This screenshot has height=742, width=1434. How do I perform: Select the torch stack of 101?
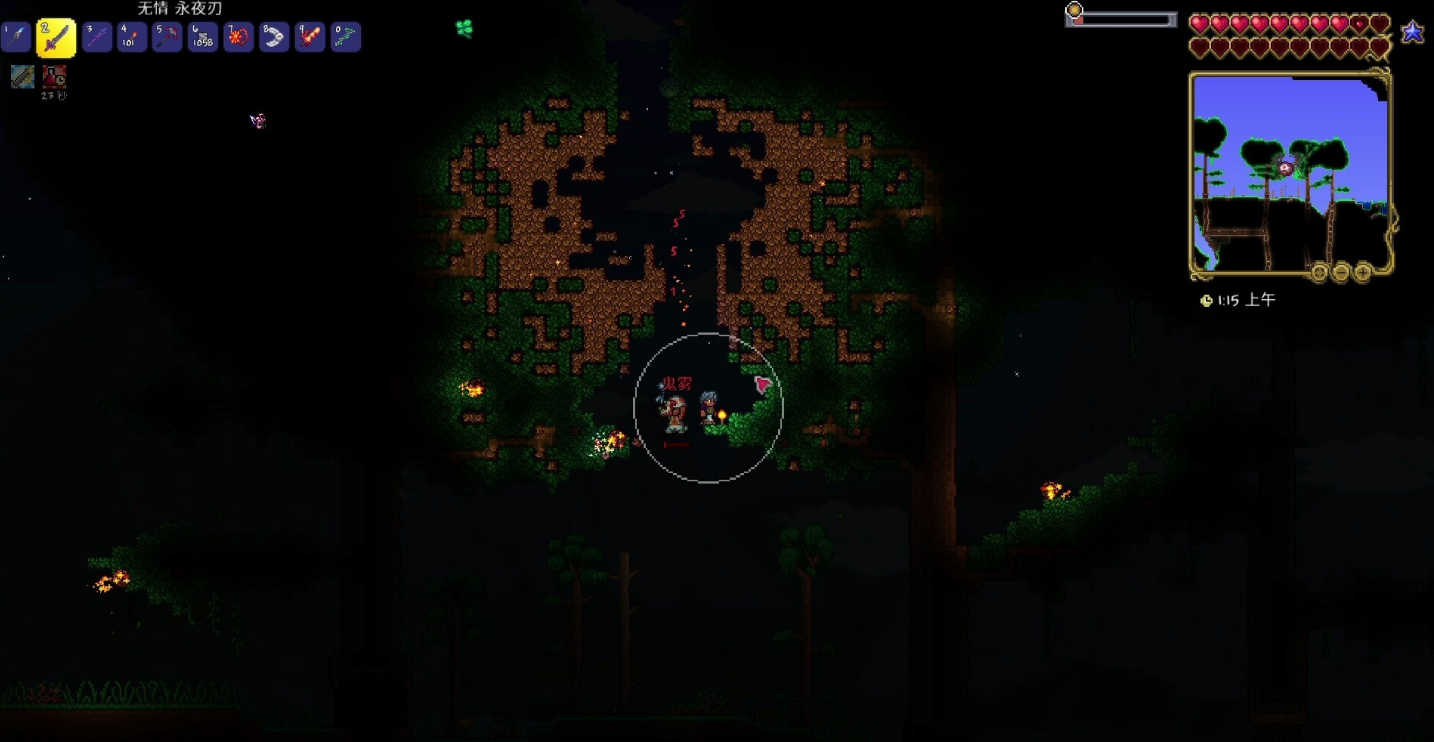pyautogui.click(x=132, y=38)
